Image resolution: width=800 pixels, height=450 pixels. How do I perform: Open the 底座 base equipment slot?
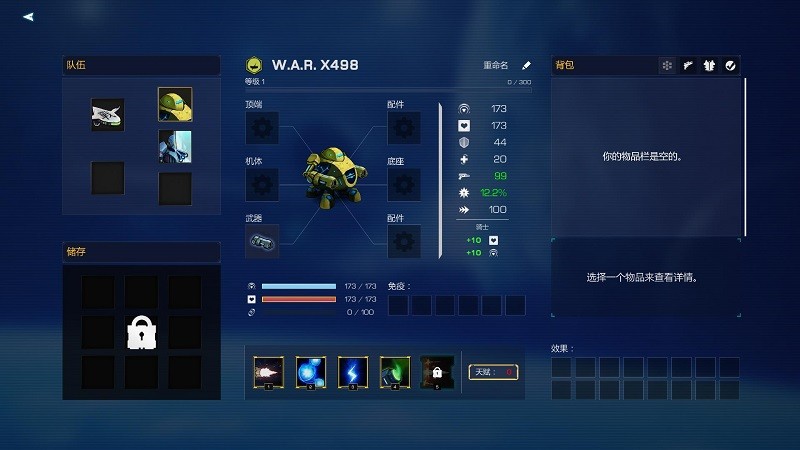[403, 184]
